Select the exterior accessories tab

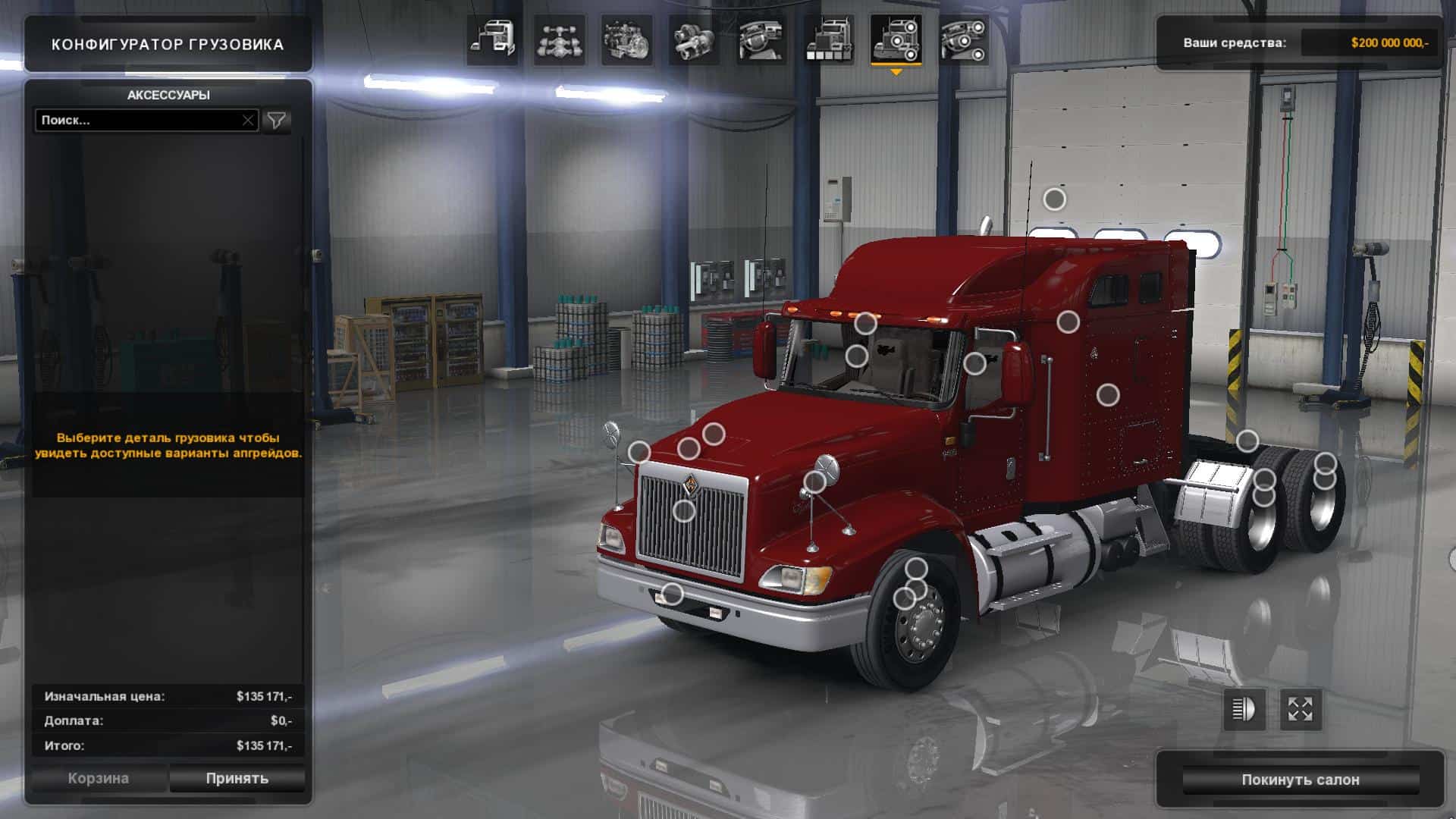tap(896, 40)
